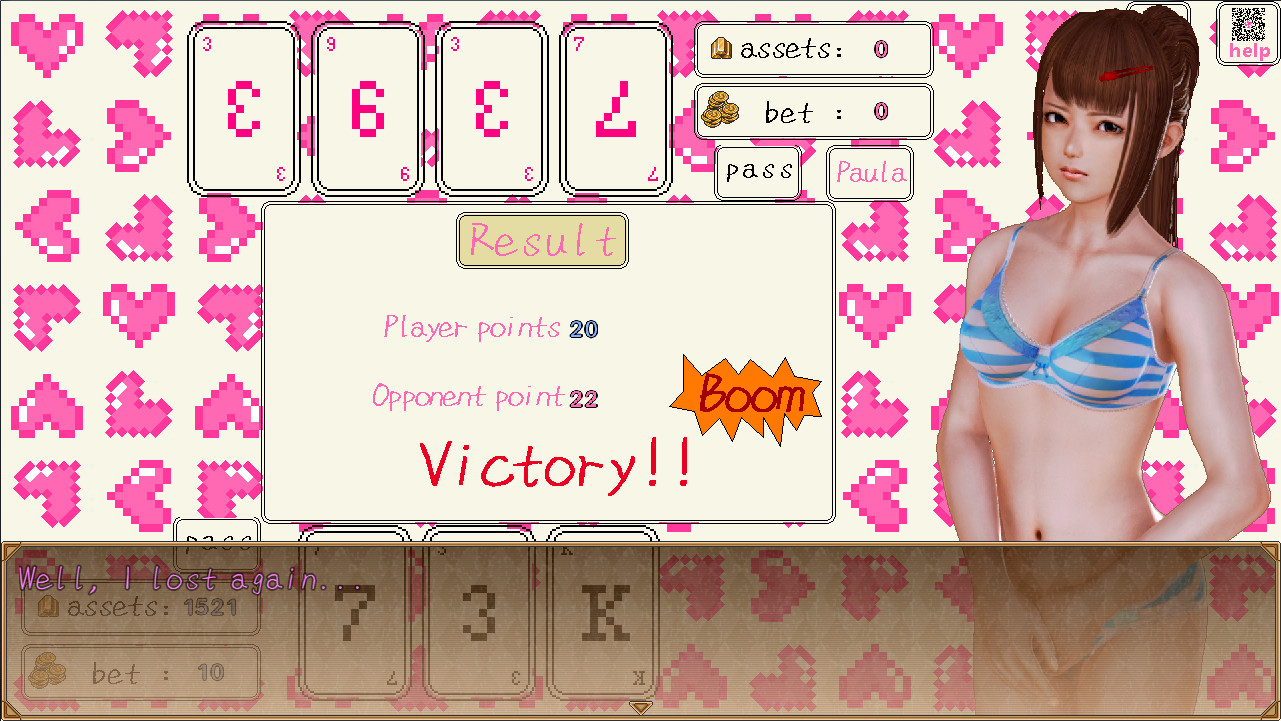The image size is (1281, 721).
Task: Click the Opponent points value 22
Action: click(x=584, y=397)
